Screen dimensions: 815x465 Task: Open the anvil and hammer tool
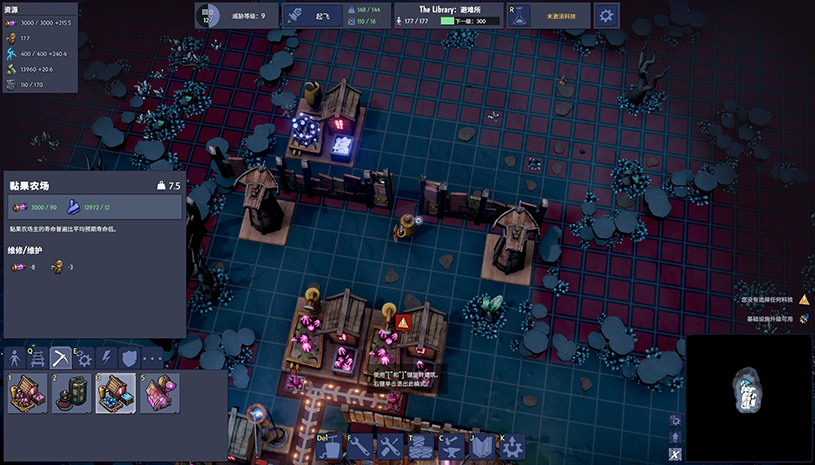451,447
